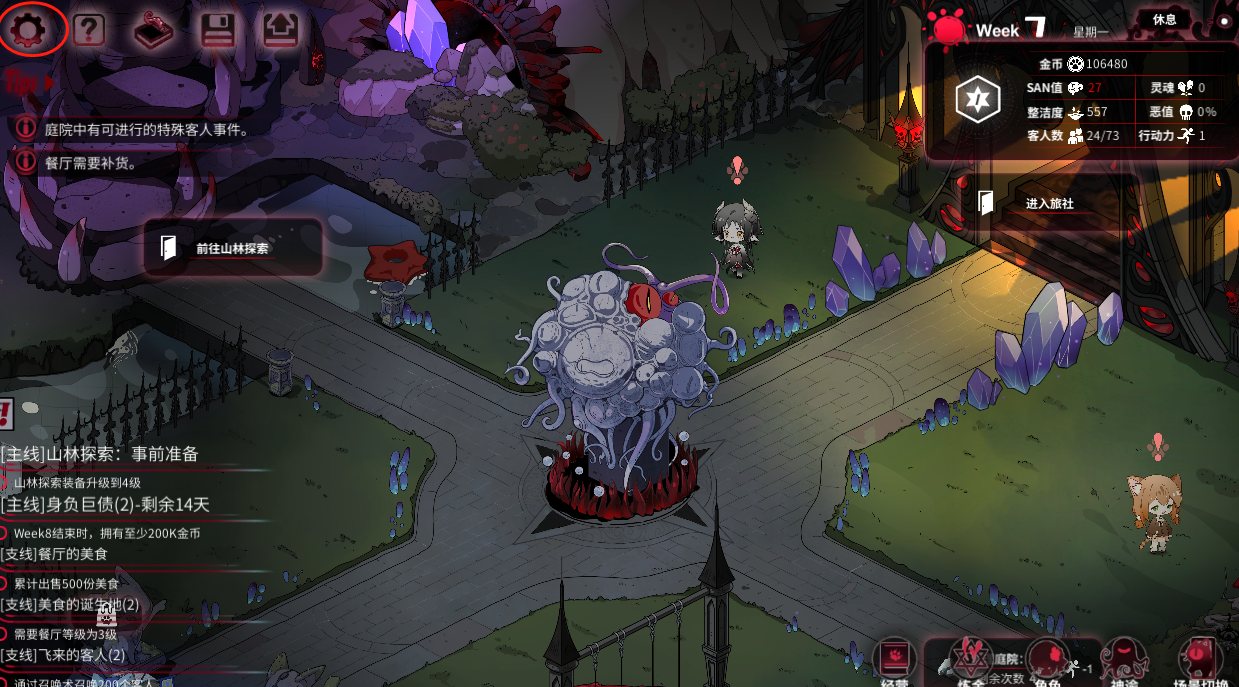Select the 身负巨债 debt quest entry
The image size is (1239, 687).
(105, 505)
